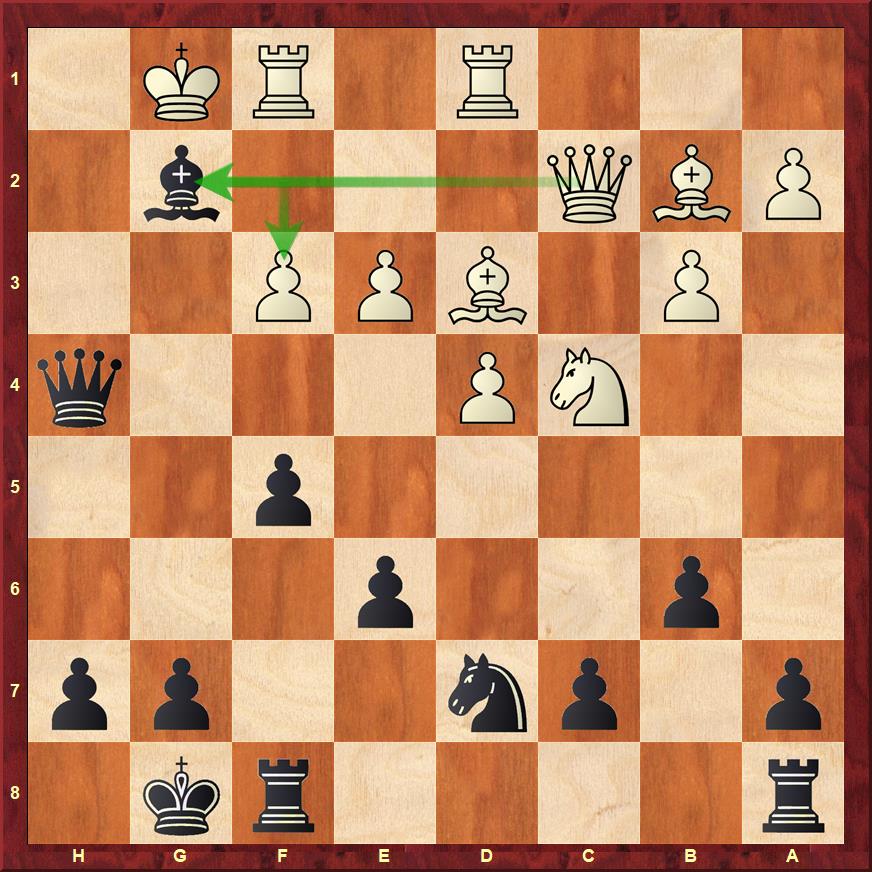This screenshot has height=872, width=872.
Task: Pick the white rook on f1
Action: (x=283, y=79)
